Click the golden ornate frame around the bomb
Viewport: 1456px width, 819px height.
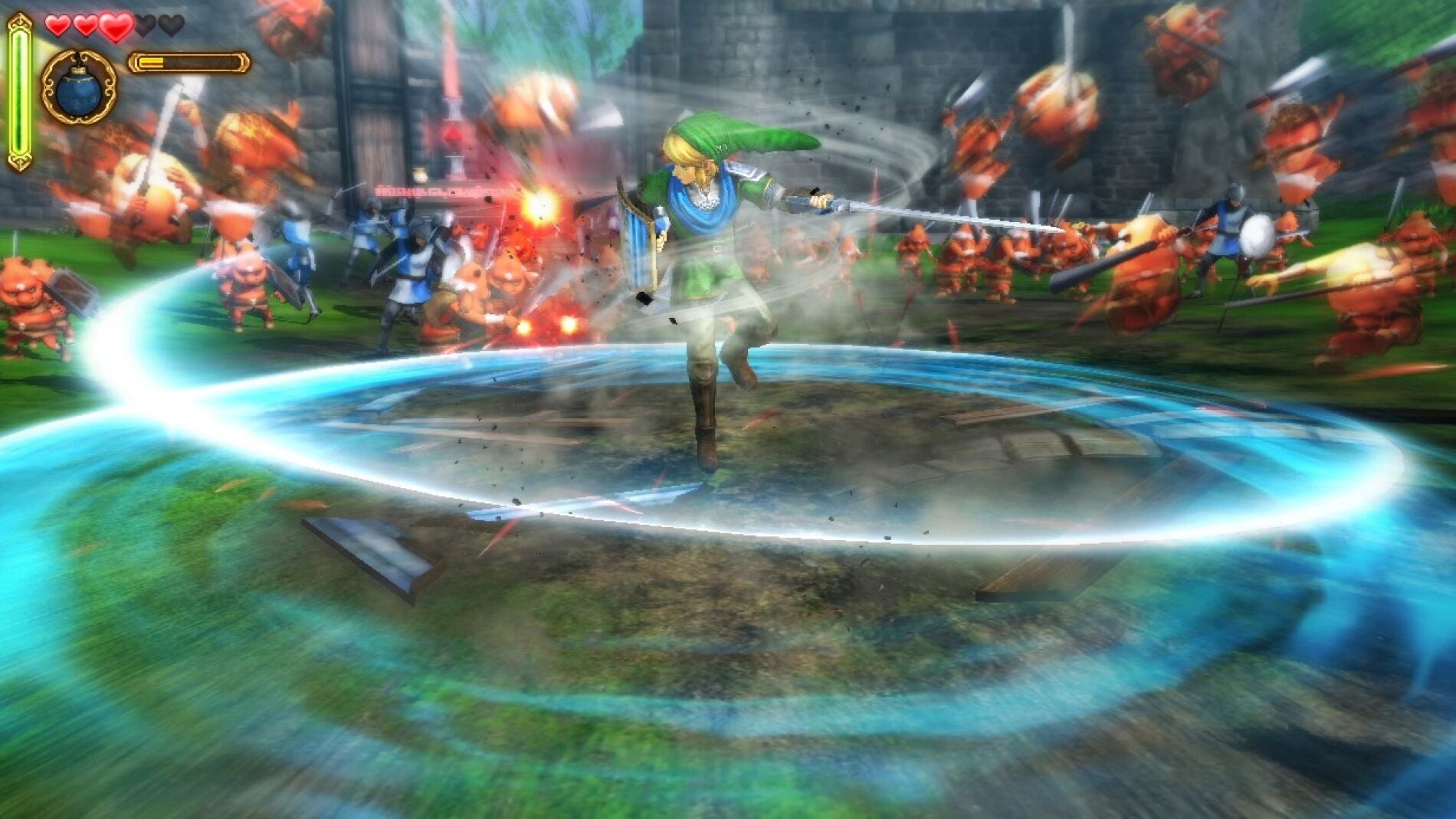coord(49,87)
